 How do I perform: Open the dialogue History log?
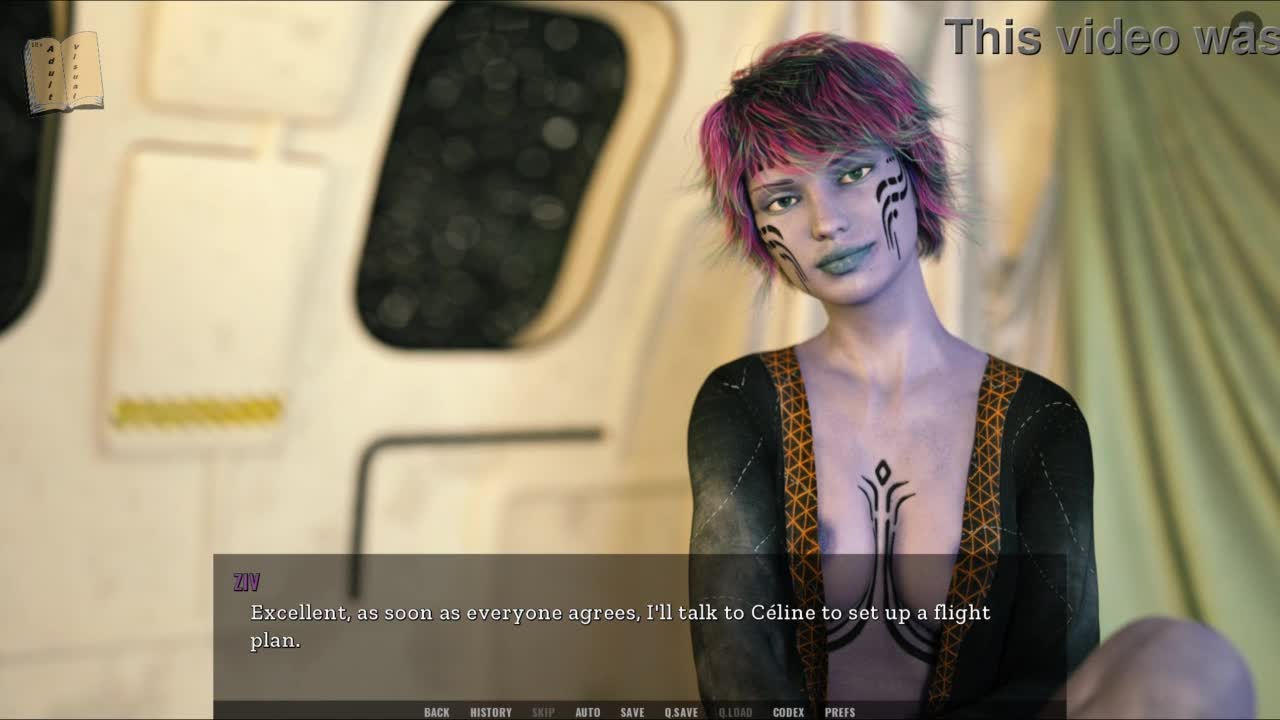coord(490,712)
